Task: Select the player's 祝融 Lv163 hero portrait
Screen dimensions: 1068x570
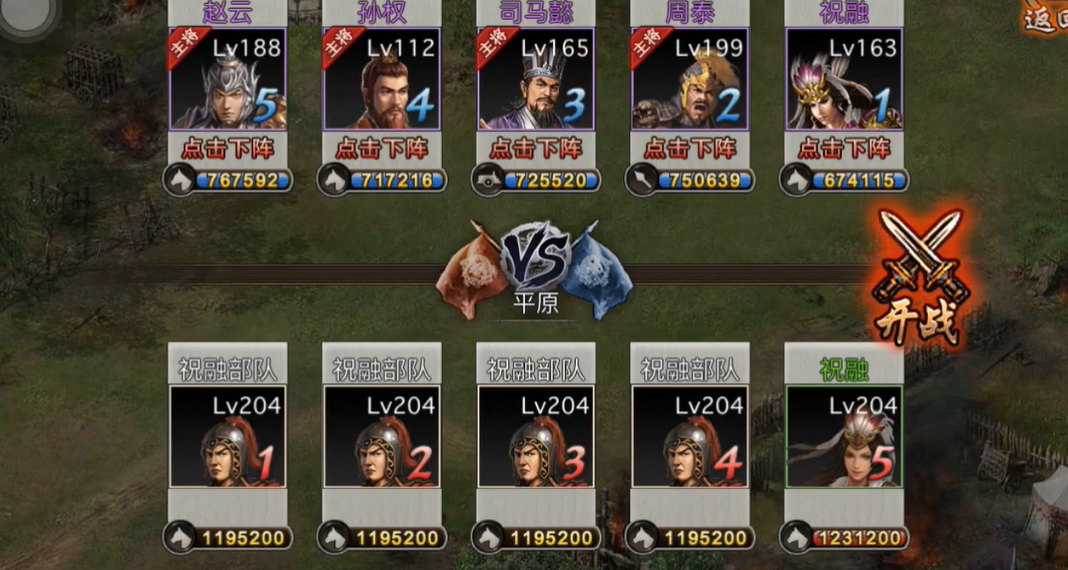Action: tap(844, 80)
